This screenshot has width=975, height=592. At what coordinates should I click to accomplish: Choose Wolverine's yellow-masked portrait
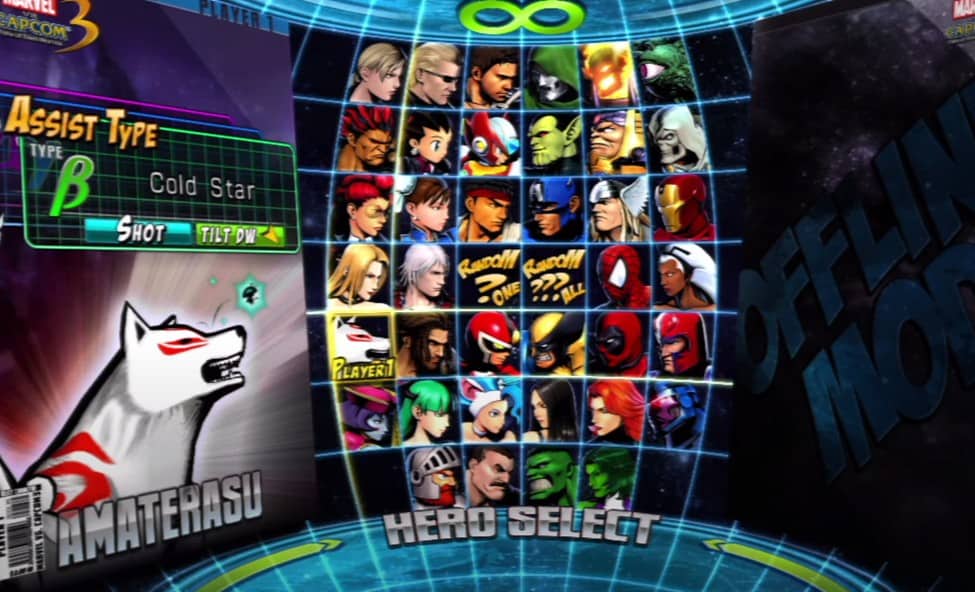[554, 343]
